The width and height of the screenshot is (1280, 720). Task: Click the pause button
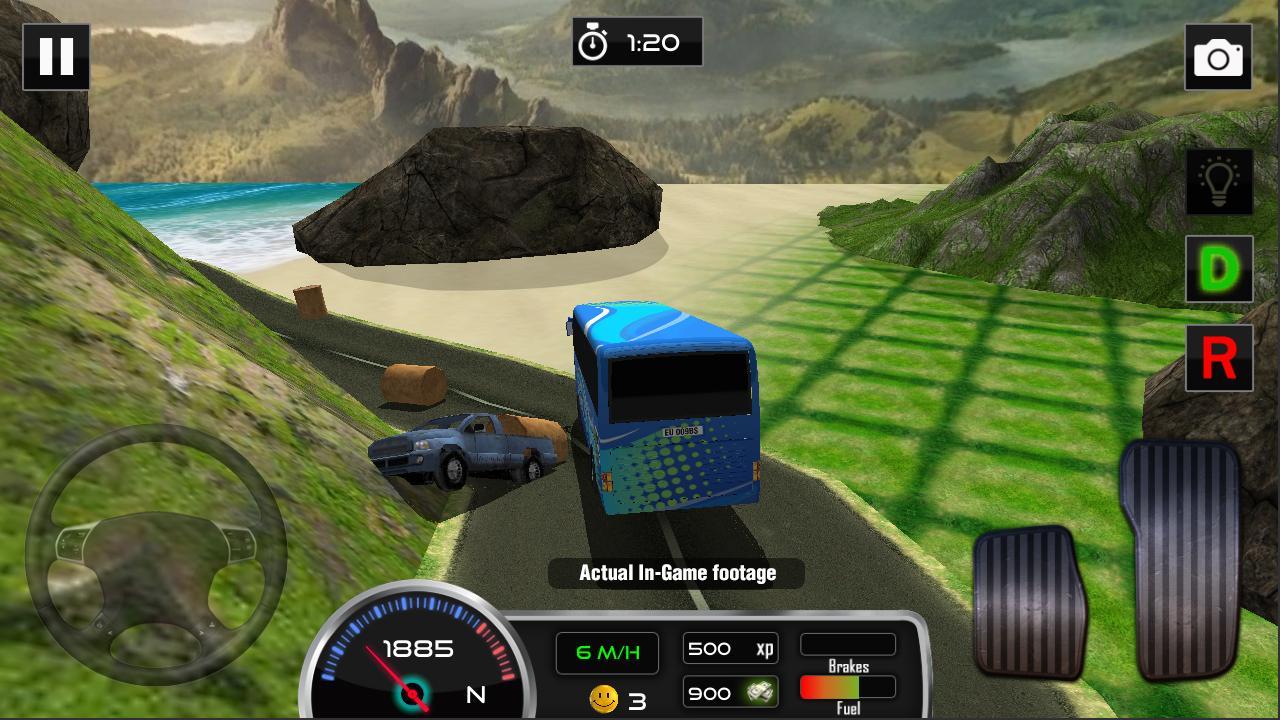[x=57, y=55]
